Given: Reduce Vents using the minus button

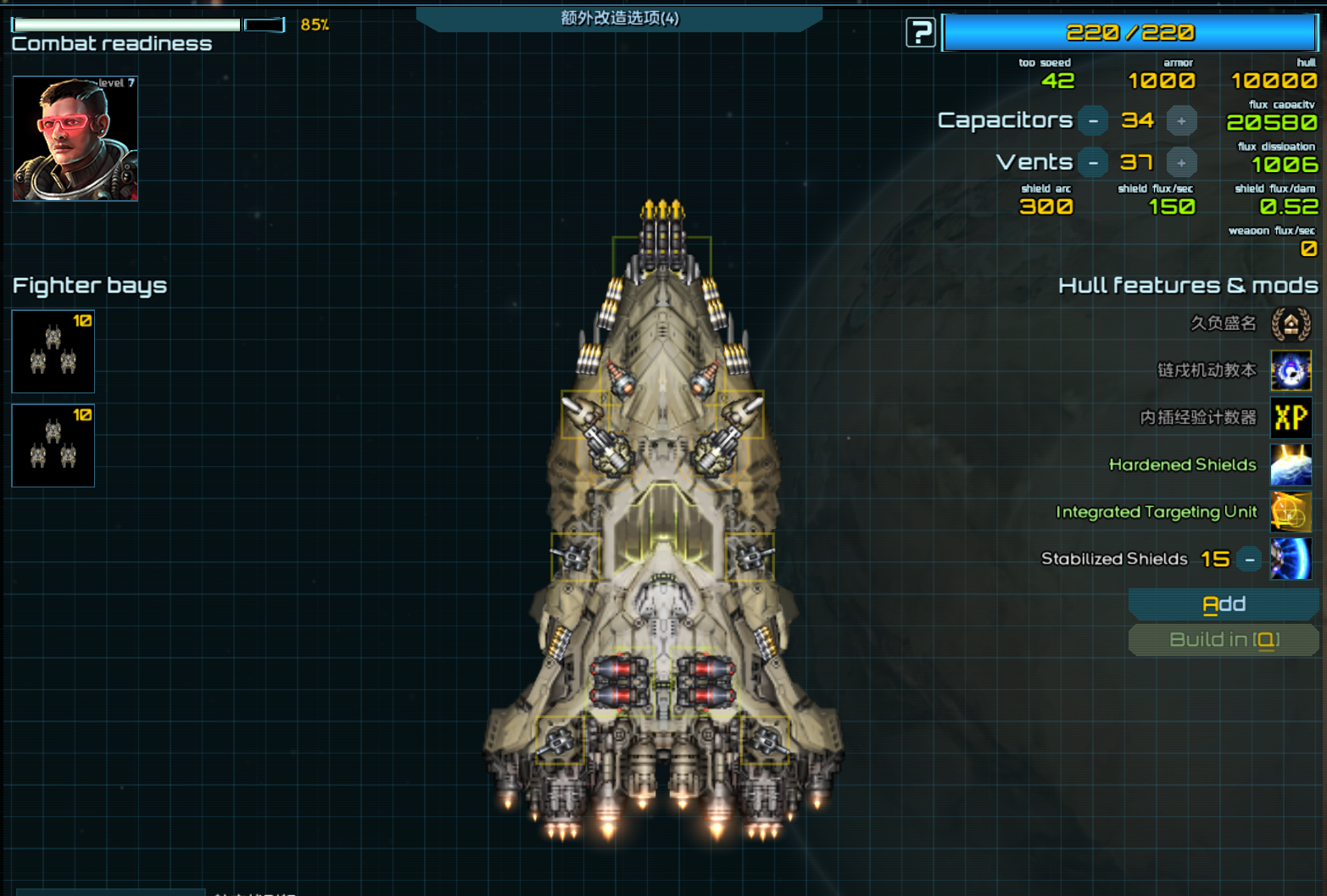Looking at the screenshot, I should tap(1093, 162).
